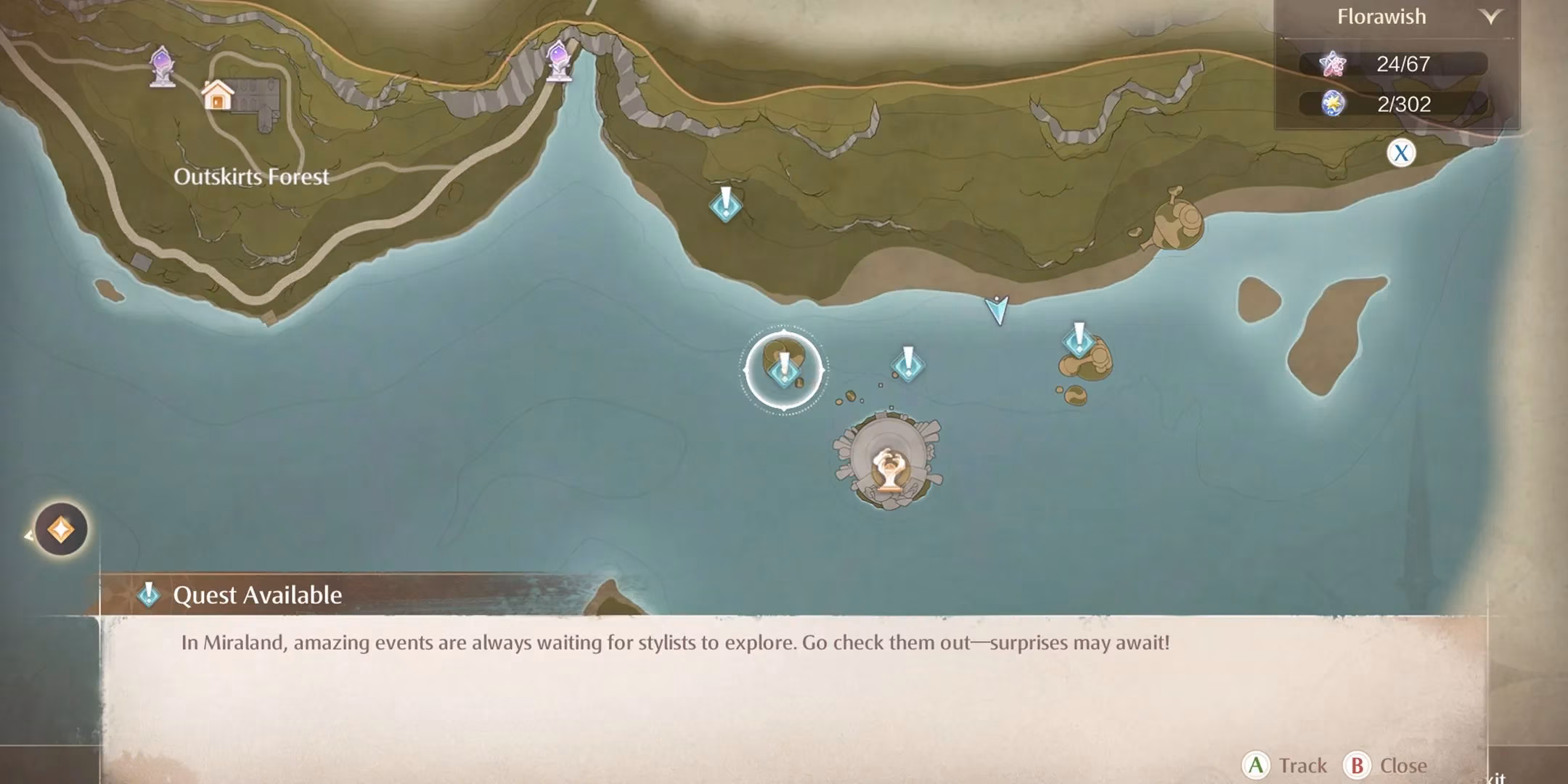The image size is (1568, 784).
Task: Click the 24/67 collectible progress counter
Action: 1399,64
